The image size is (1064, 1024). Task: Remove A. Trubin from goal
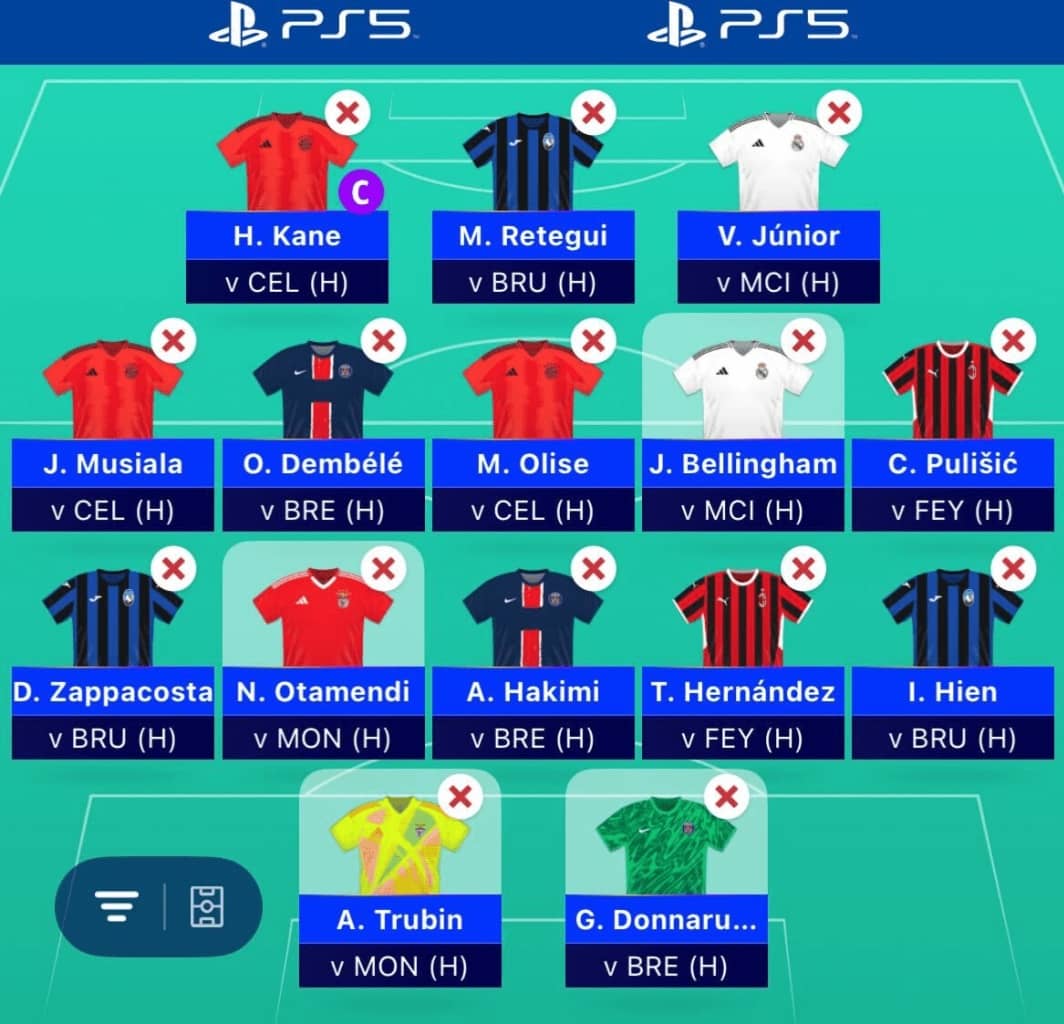pyautogui.click(x=460, y=797)
